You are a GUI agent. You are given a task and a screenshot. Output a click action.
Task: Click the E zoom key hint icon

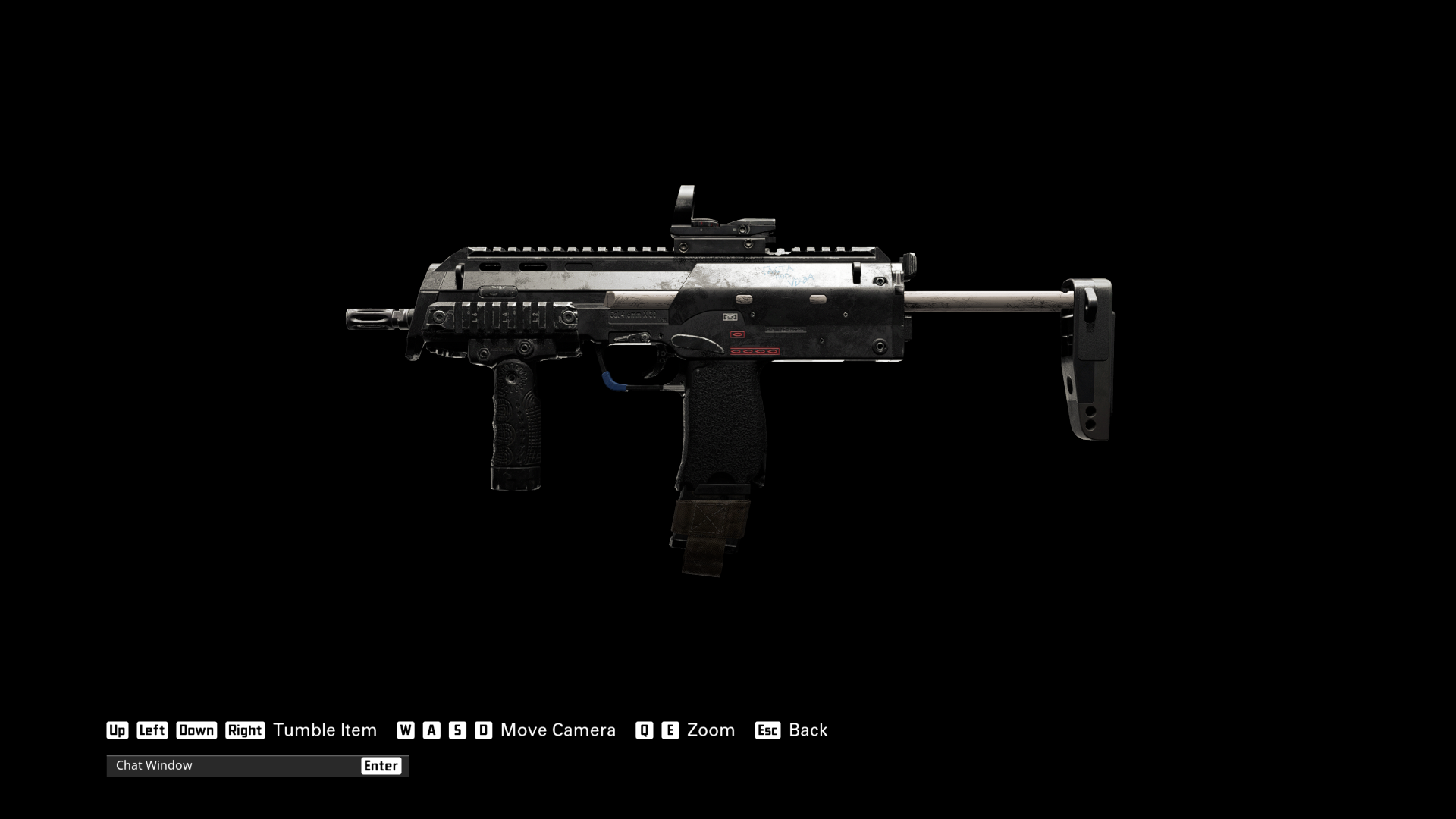coord(670,730)
